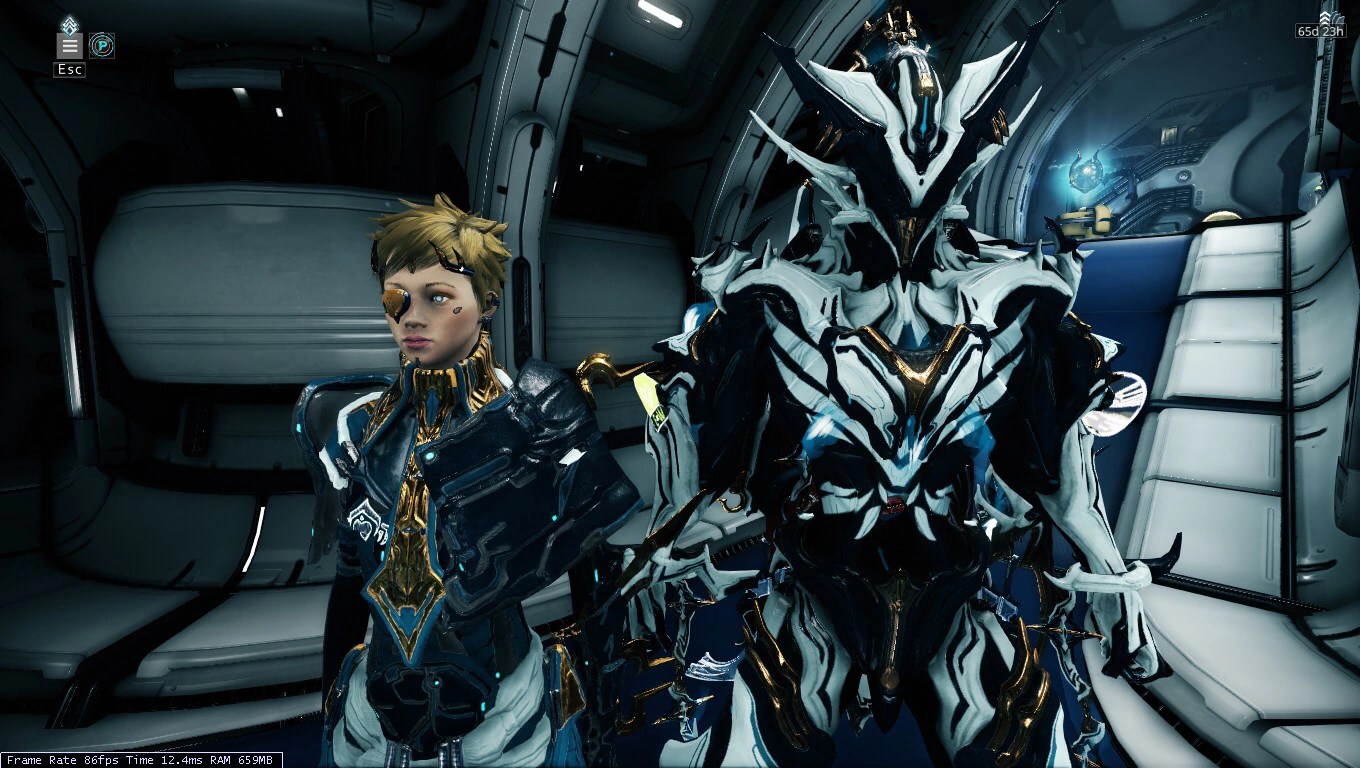Viewport: 1360px width, 768px height.
Task: Open the hamburger main menu button
Action: click(70, 46)
